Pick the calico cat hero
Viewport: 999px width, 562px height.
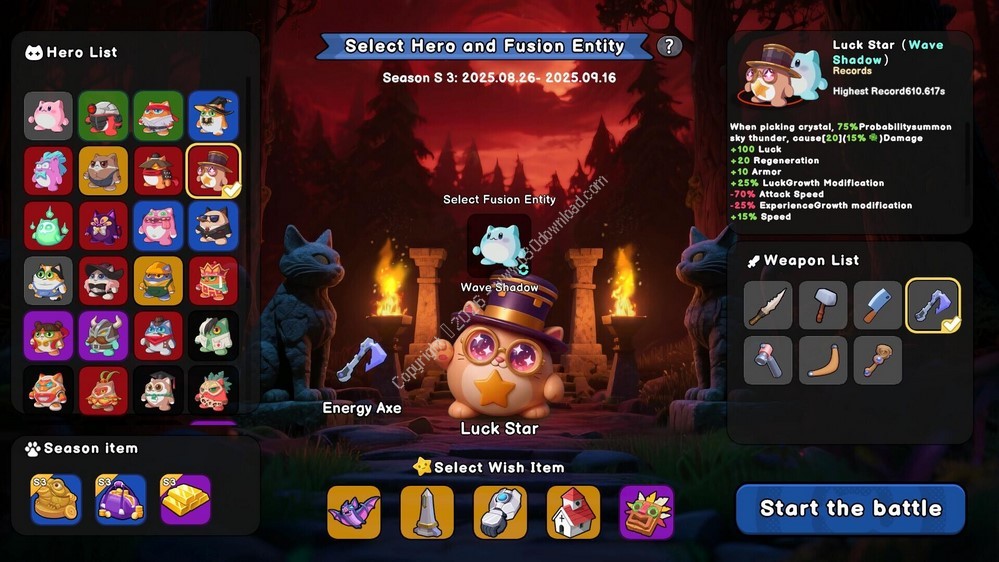click(49, 281)
